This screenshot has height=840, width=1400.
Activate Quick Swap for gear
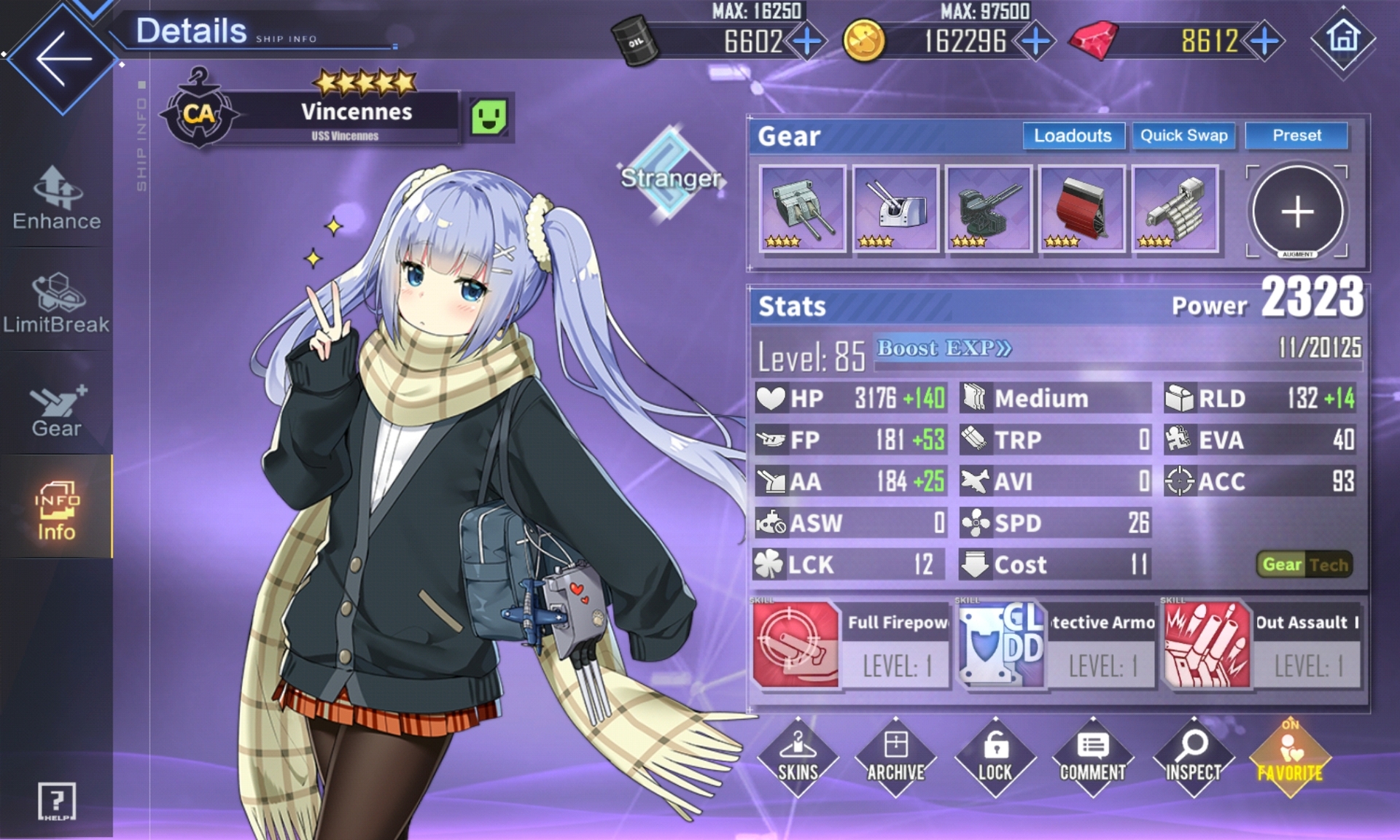[x=1183, y=136]
